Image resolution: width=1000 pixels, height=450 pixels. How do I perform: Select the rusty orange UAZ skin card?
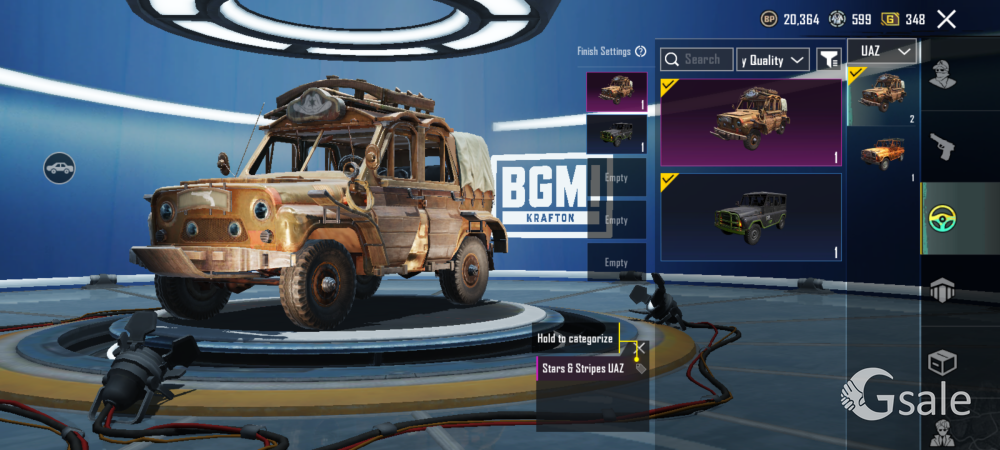coord(750,122)
